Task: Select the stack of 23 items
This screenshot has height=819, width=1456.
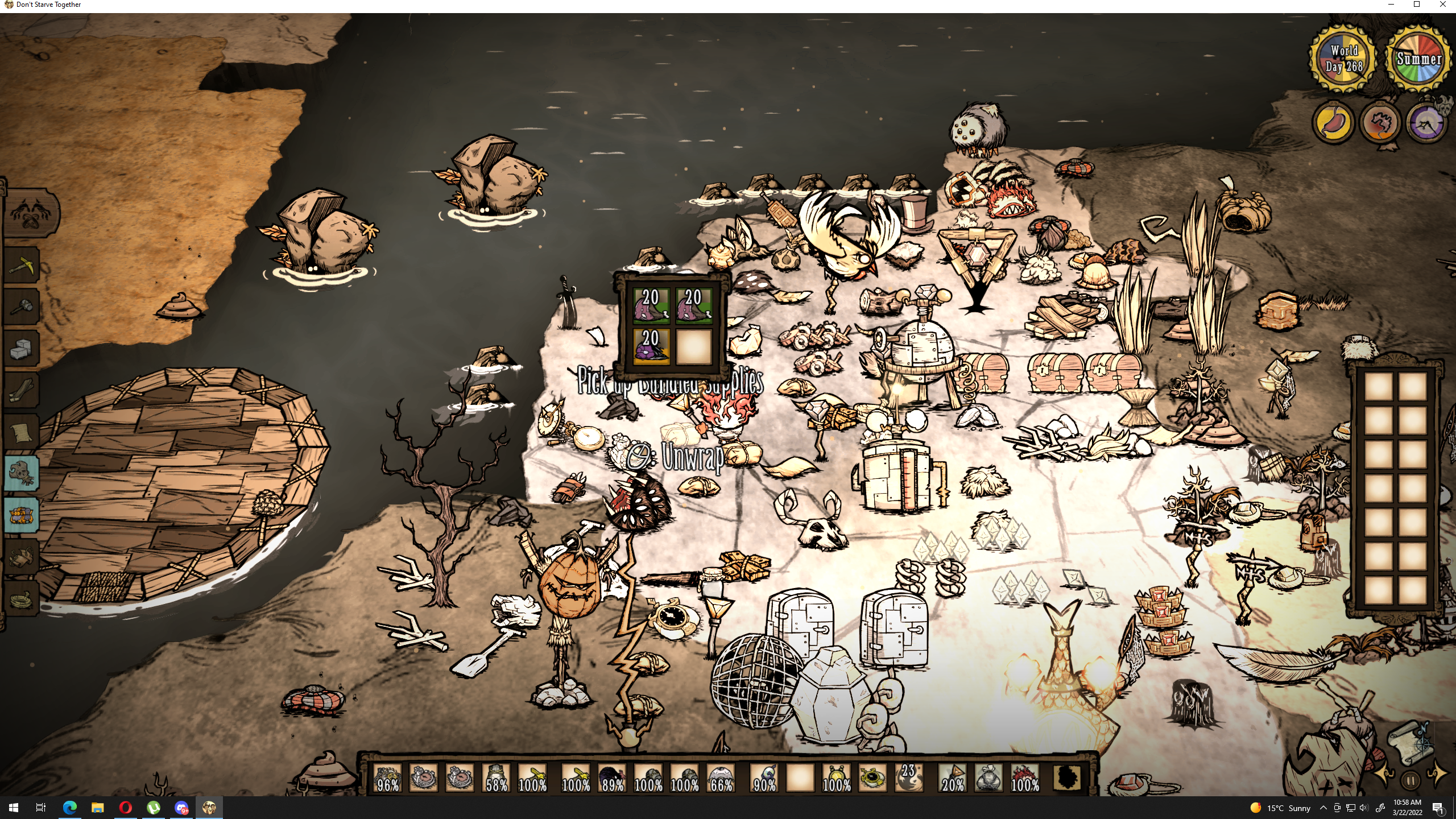Action: (908, 778)
